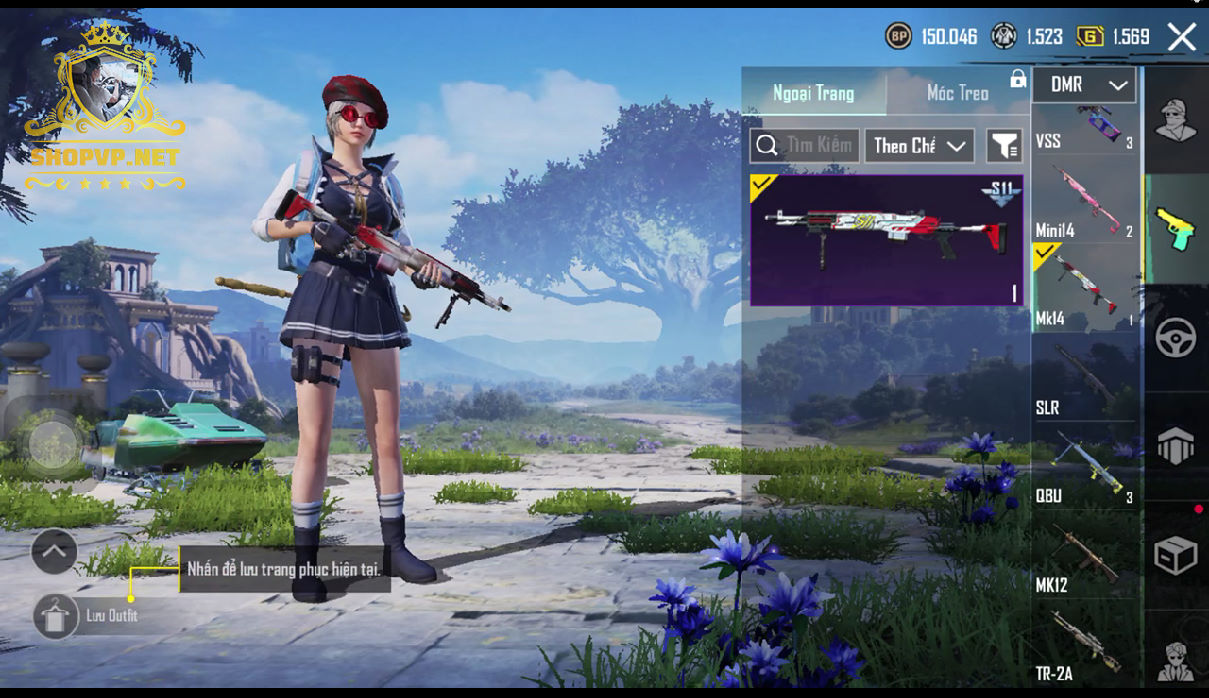Open the character outfit category icon

click(1176, 122)
